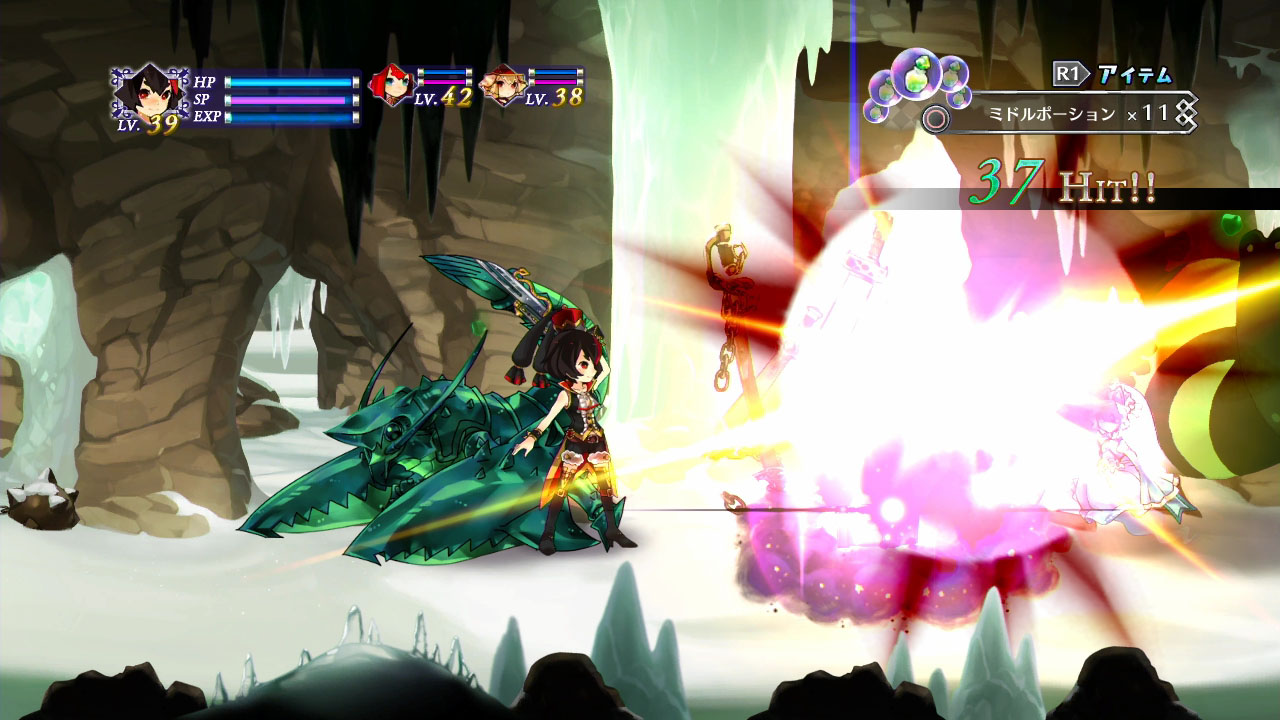Click the chained diamond ornament on the item bar
This screenshot has height=720, width=1280.
pos(1186,114)
